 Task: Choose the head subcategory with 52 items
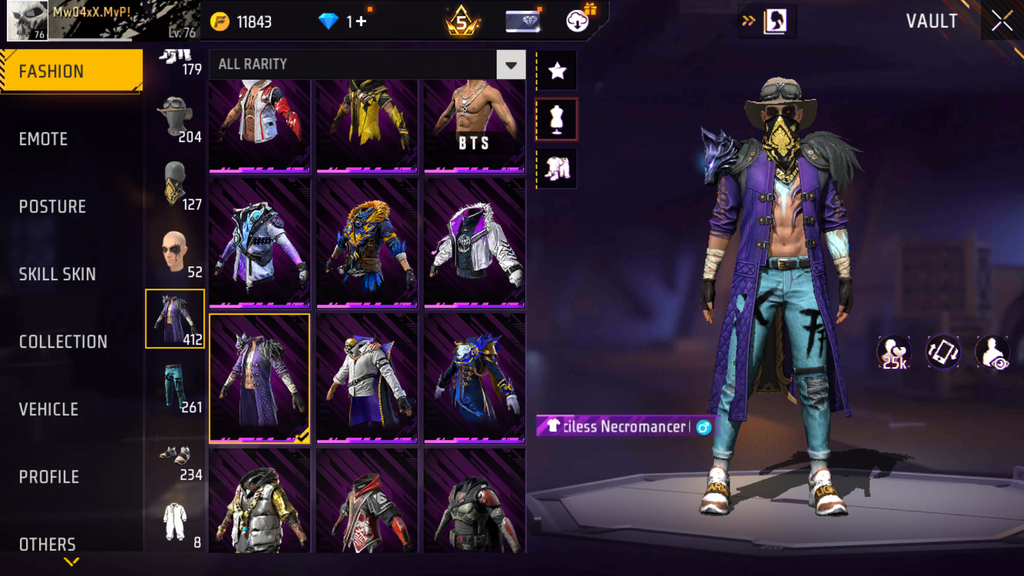[x=176, y=253]
